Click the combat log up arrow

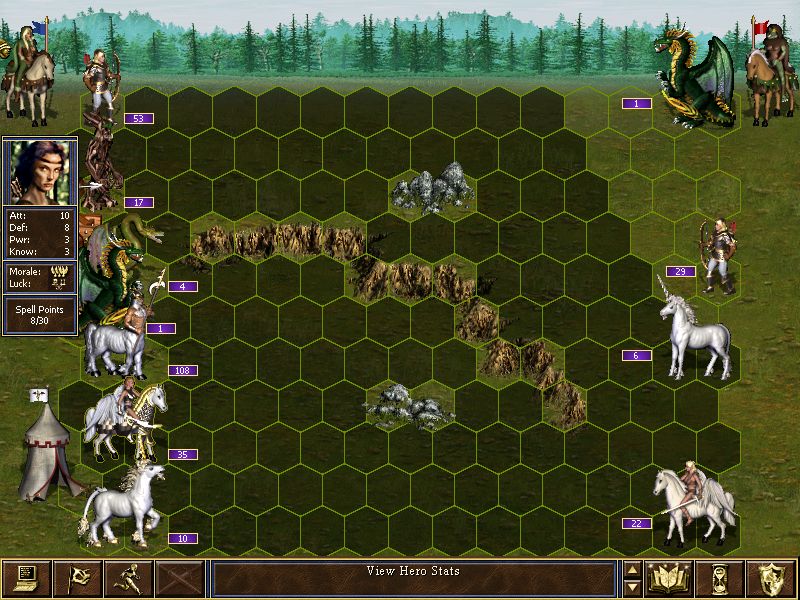tap(631, 570)
